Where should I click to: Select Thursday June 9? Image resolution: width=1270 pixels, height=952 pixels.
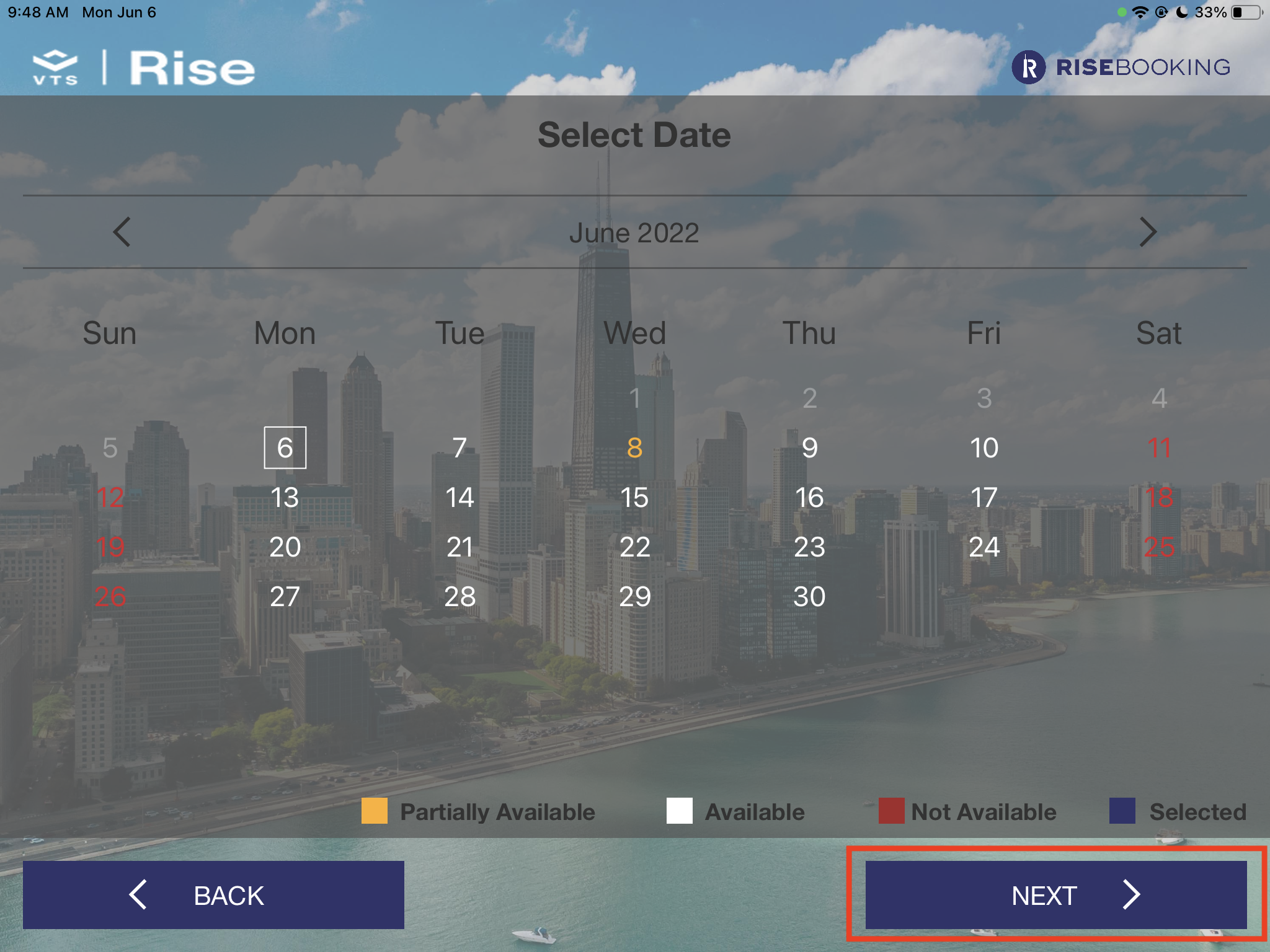(x=809, y=447)
